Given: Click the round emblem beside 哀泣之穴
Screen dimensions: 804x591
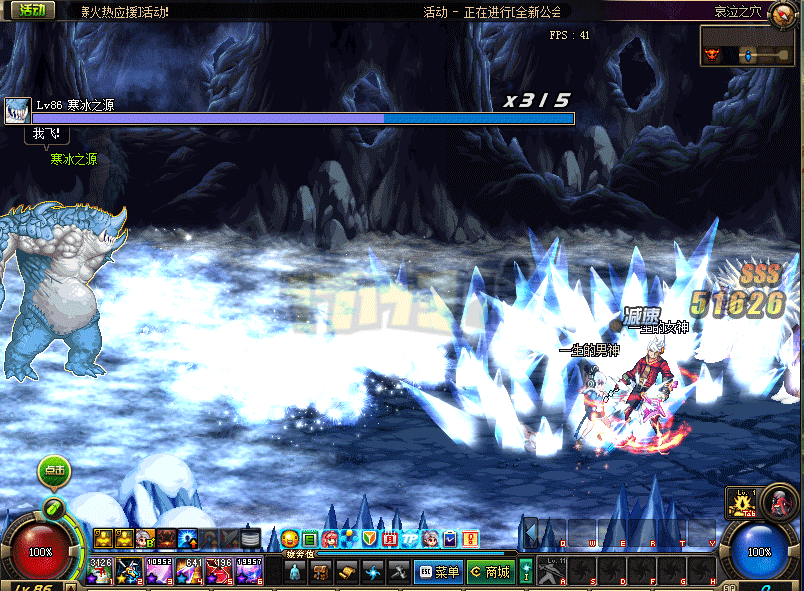Looking at the screenshot, I should 784,12.
